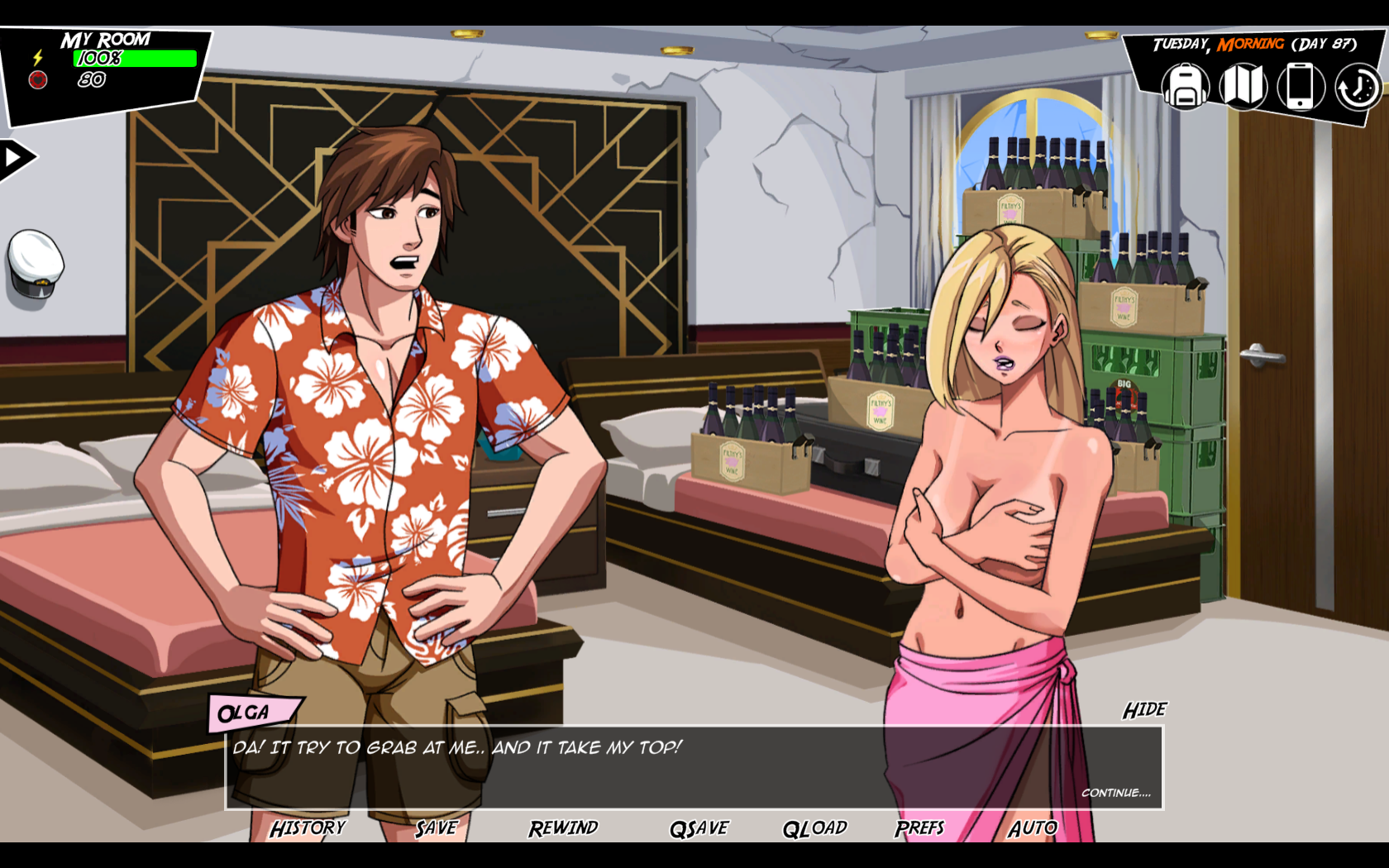Quick load with QLoad
Viewport: 1389px width, 868px height.
pyautogui.click(x=815, y=827)
